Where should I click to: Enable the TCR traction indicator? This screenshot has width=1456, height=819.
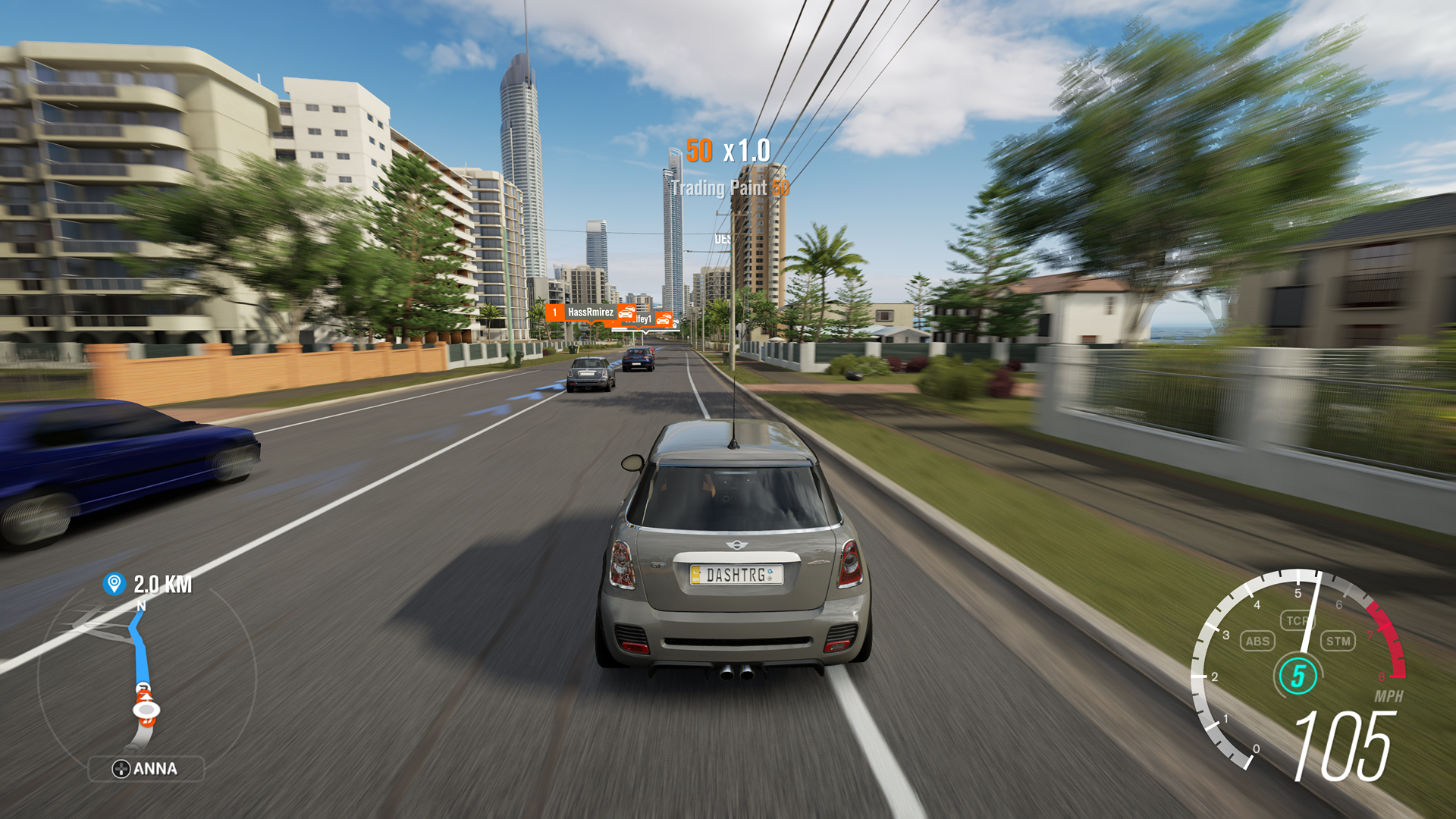[x=1298, y=619]
